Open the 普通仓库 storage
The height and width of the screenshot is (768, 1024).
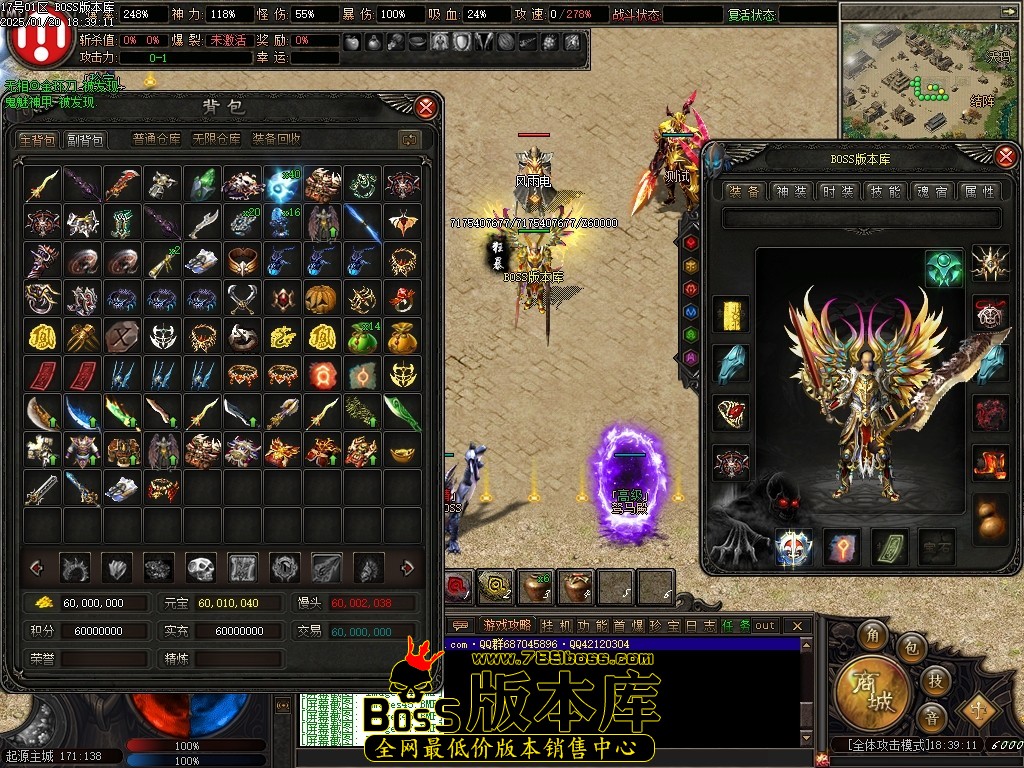(x=157, y=139)
